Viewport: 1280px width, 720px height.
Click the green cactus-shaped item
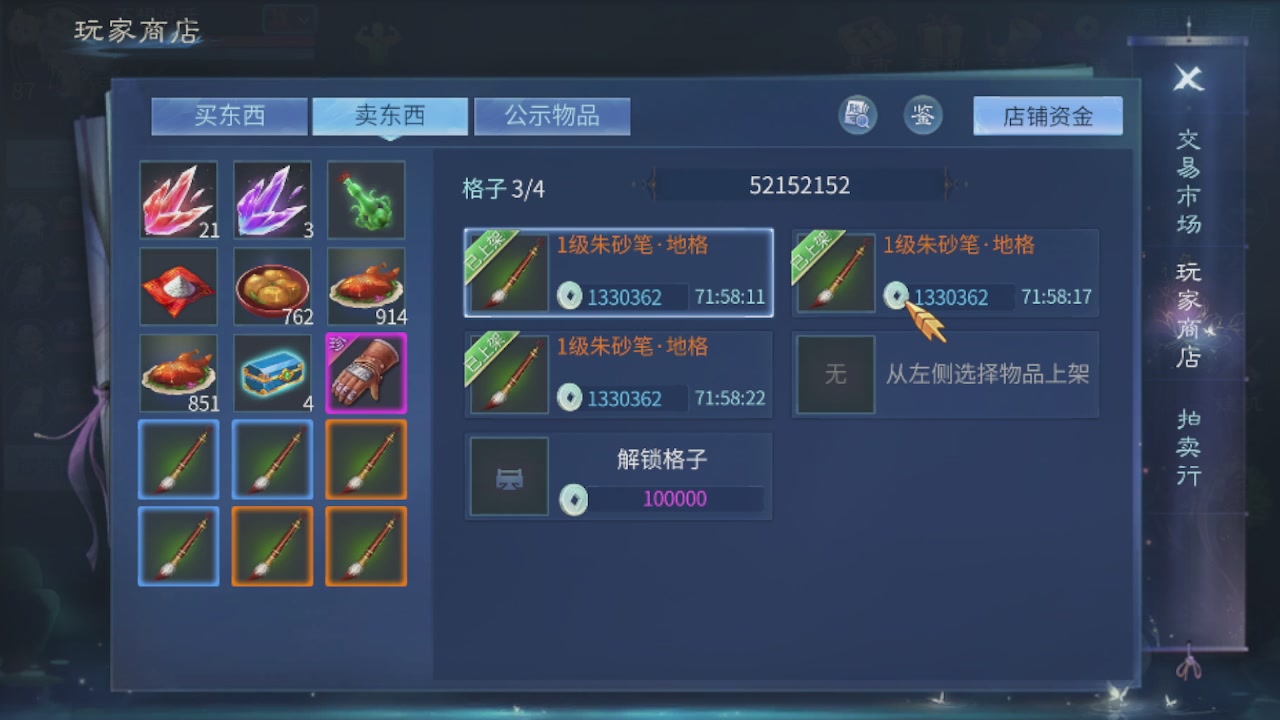tap(366, 198)
